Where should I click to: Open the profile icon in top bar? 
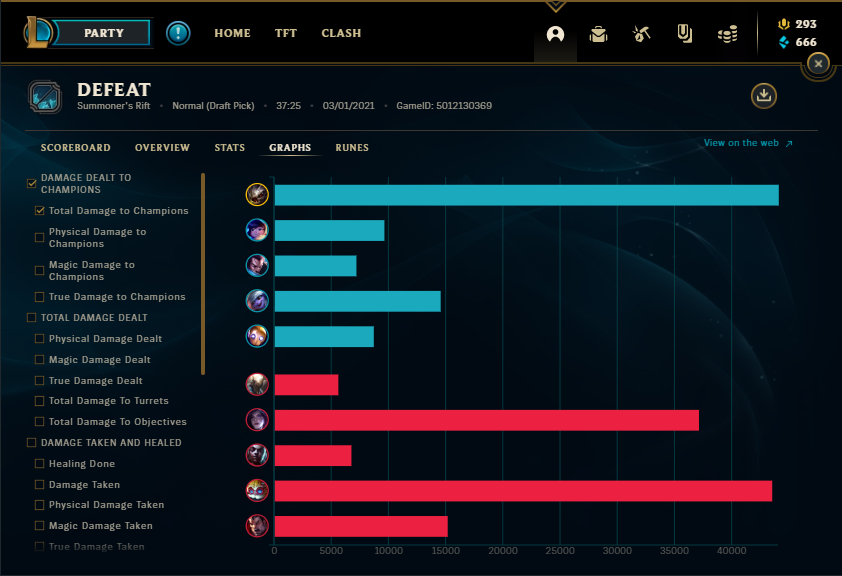(556, 34)
